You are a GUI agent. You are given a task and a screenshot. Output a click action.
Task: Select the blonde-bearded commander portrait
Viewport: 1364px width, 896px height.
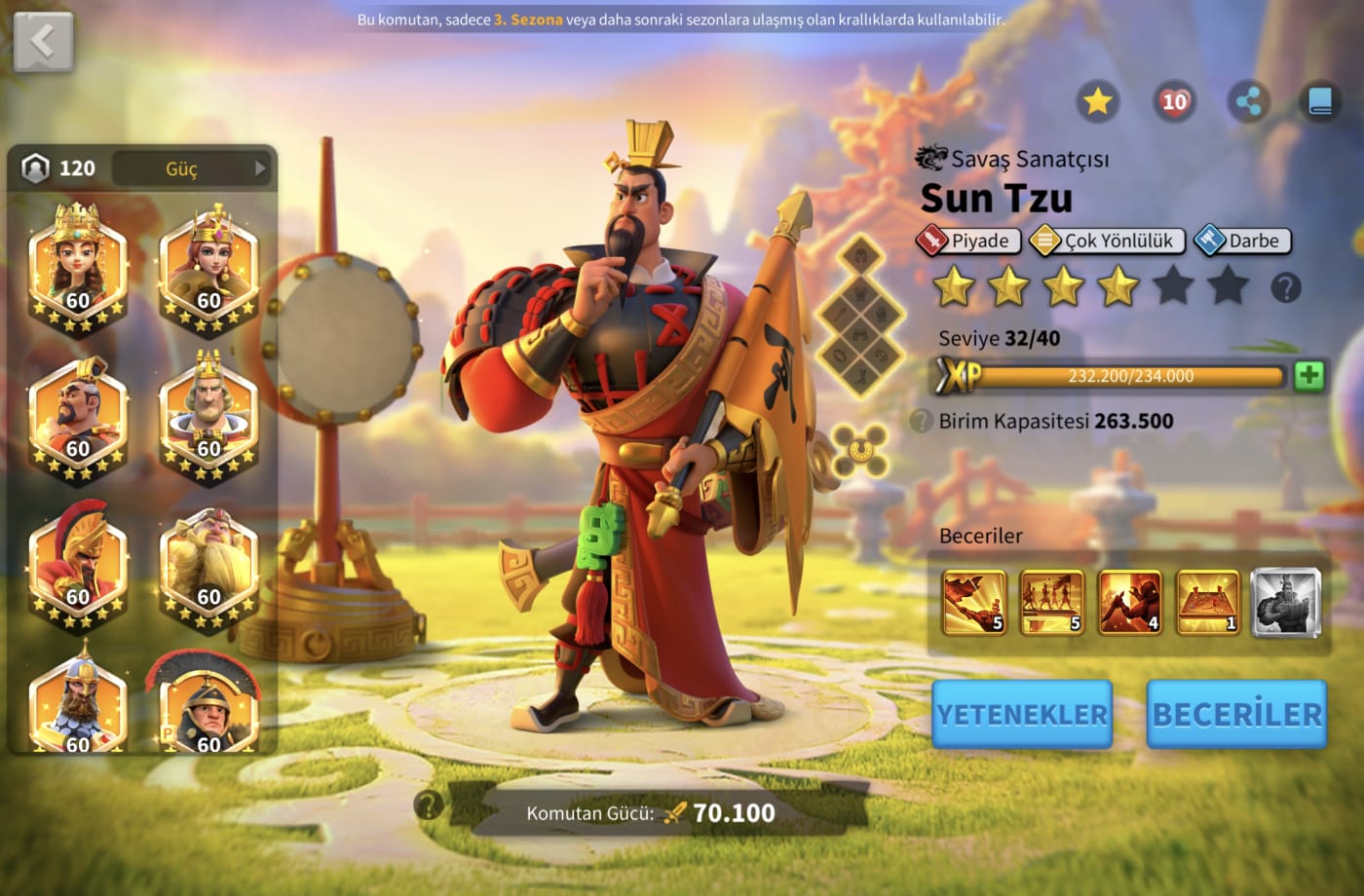tap(208, 565)
